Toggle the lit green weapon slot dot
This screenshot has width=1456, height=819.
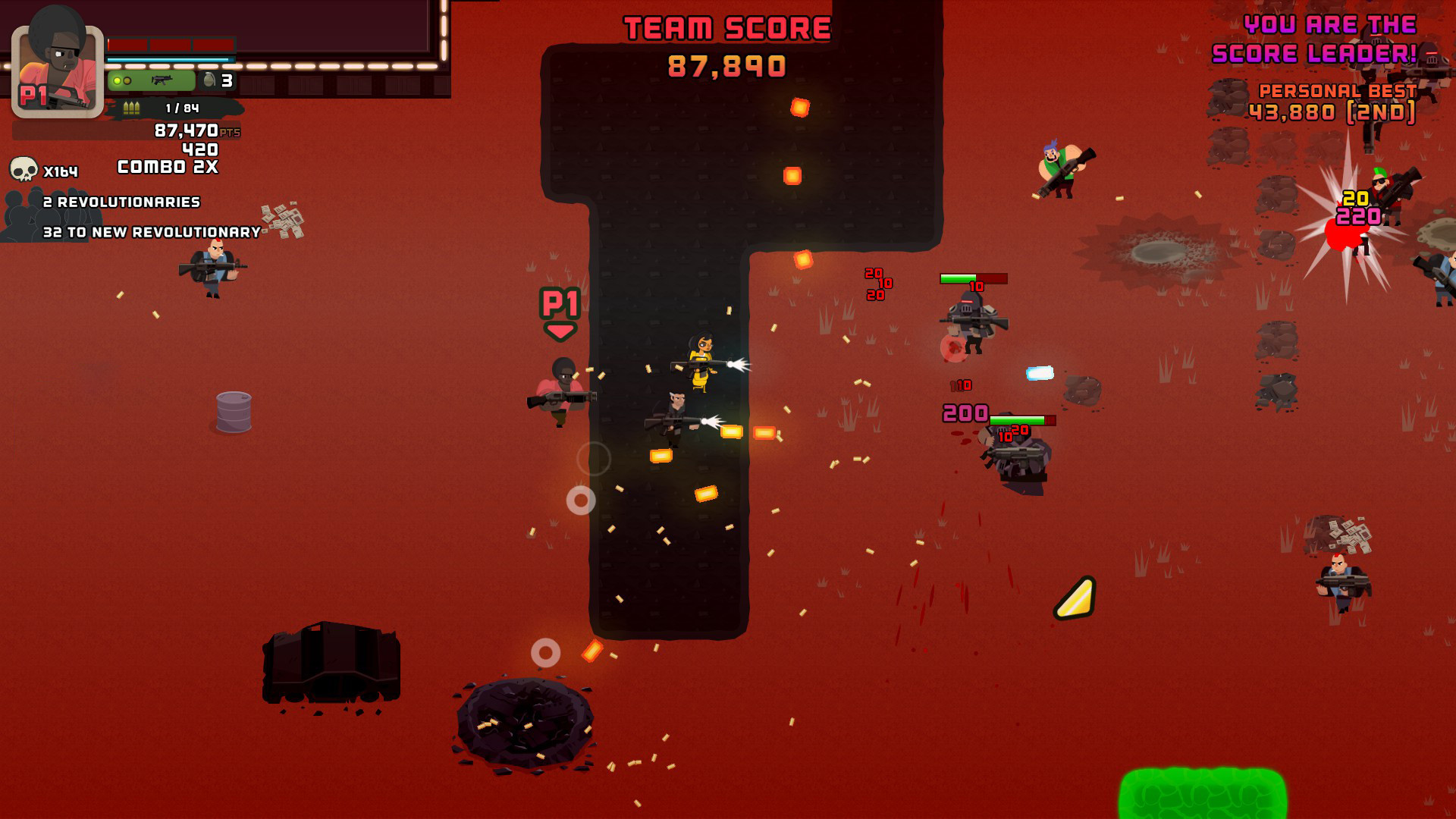click(117, 80)
